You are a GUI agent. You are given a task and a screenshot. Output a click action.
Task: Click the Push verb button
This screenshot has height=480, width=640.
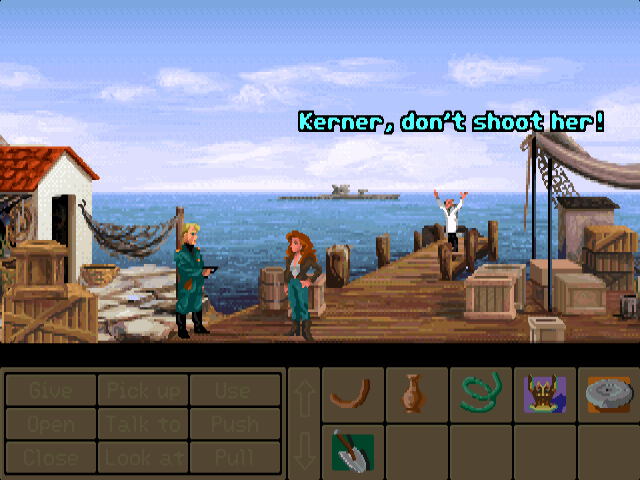tap(235, 423)
